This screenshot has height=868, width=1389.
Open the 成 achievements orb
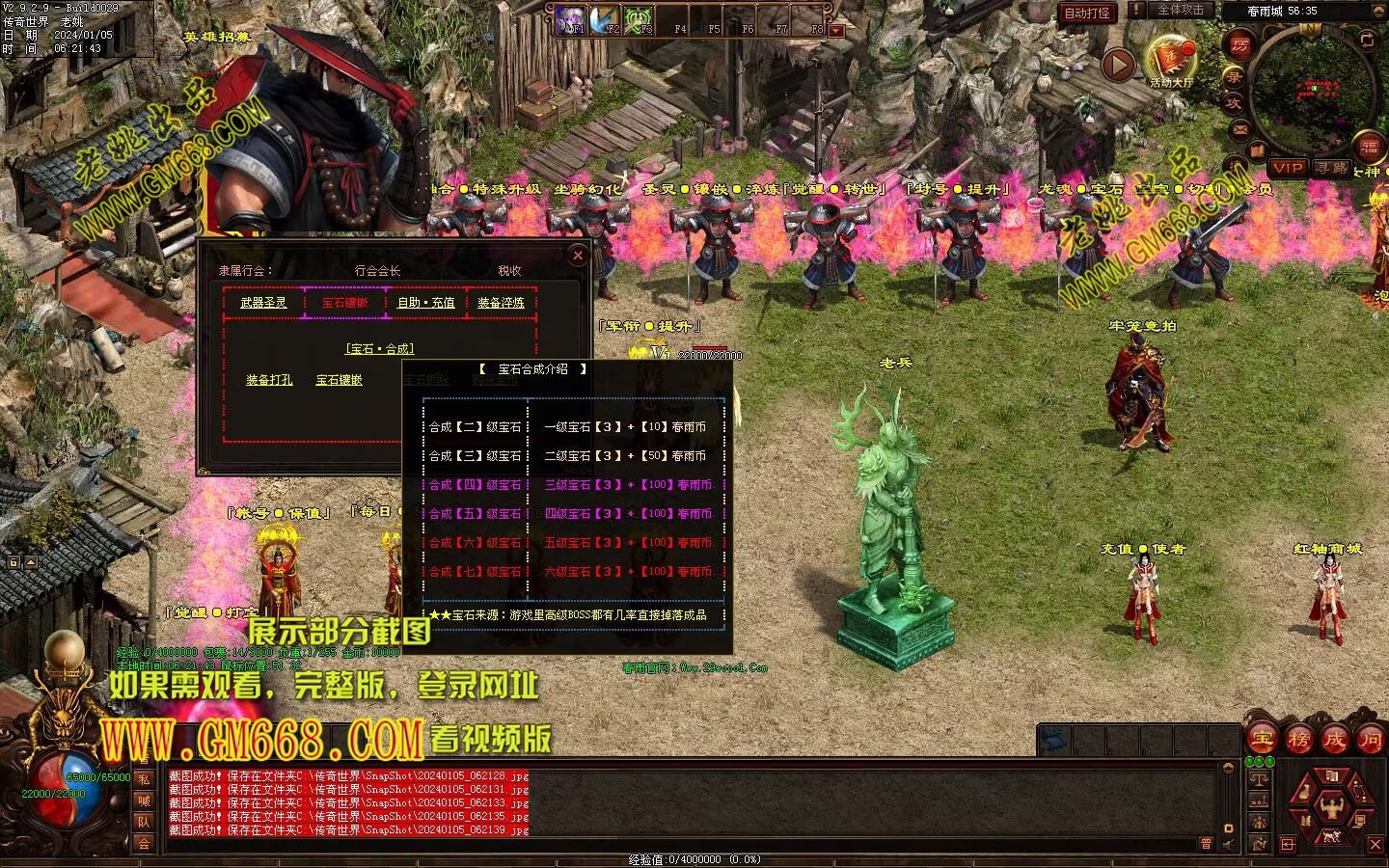pos(1334,740)
